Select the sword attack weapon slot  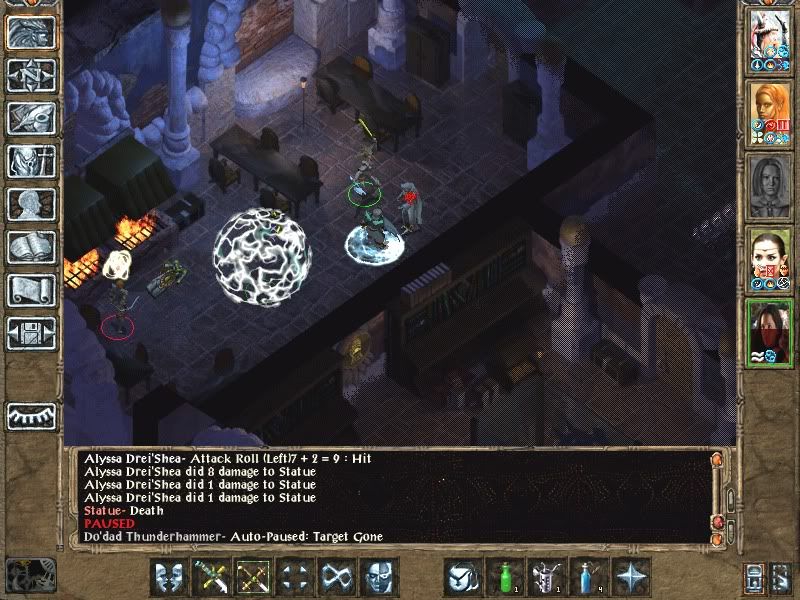212,577
